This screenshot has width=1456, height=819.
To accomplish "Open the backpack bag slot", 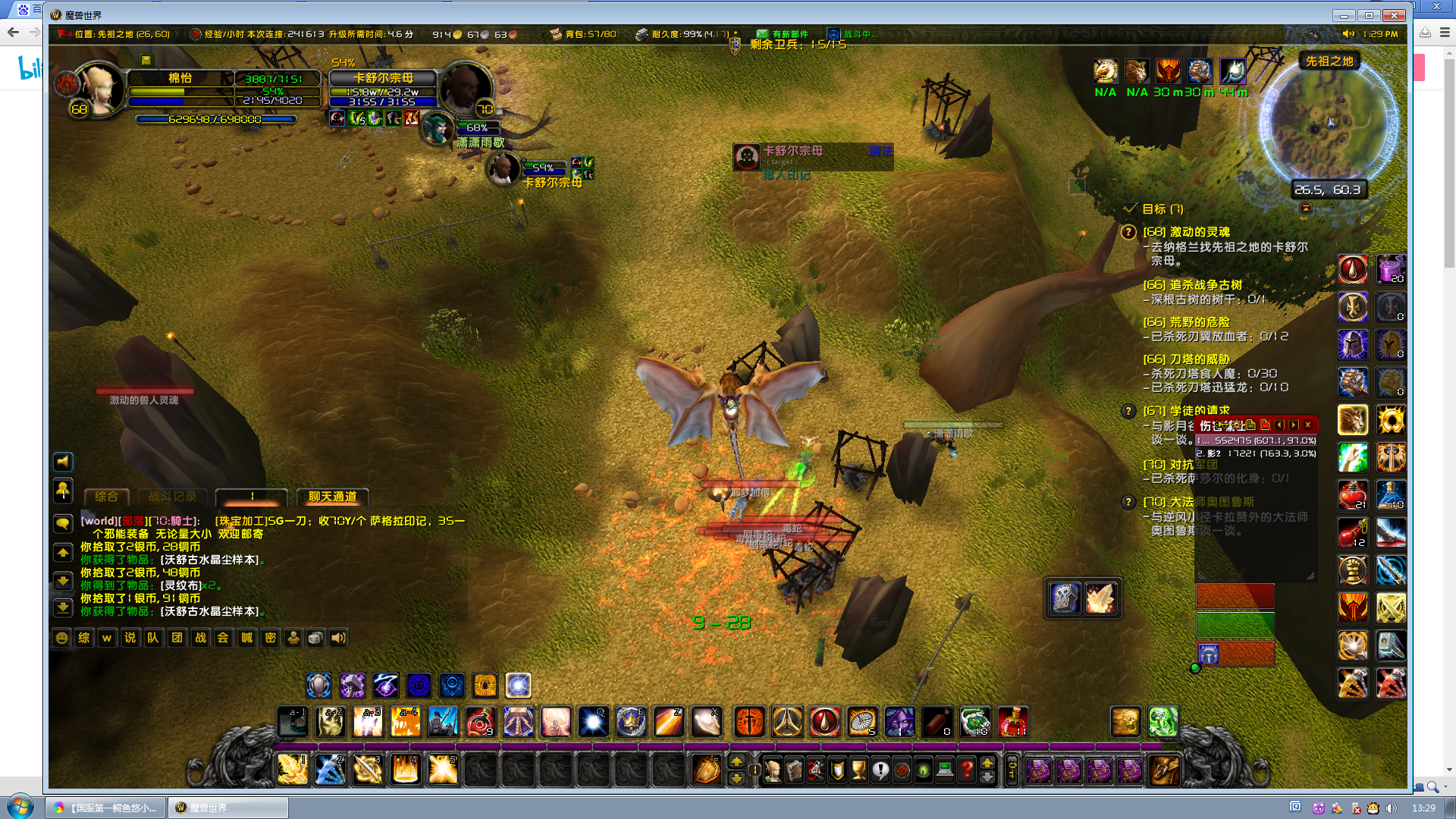I will tap(1164, 770).
